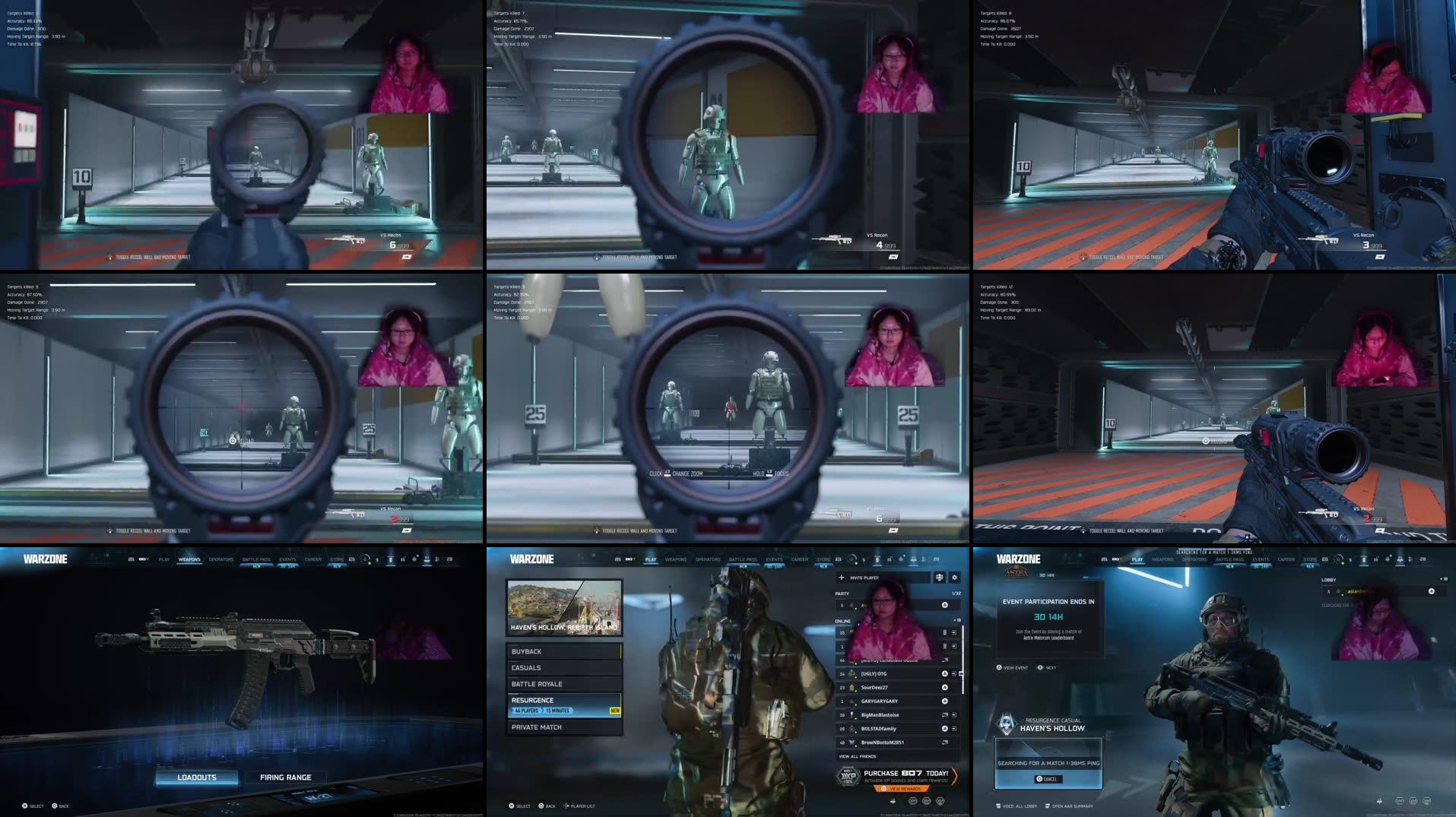Click the plus icon on Invite Player
The width and height of the screenshot is (1456, 817).
click(x=841, y=578)
